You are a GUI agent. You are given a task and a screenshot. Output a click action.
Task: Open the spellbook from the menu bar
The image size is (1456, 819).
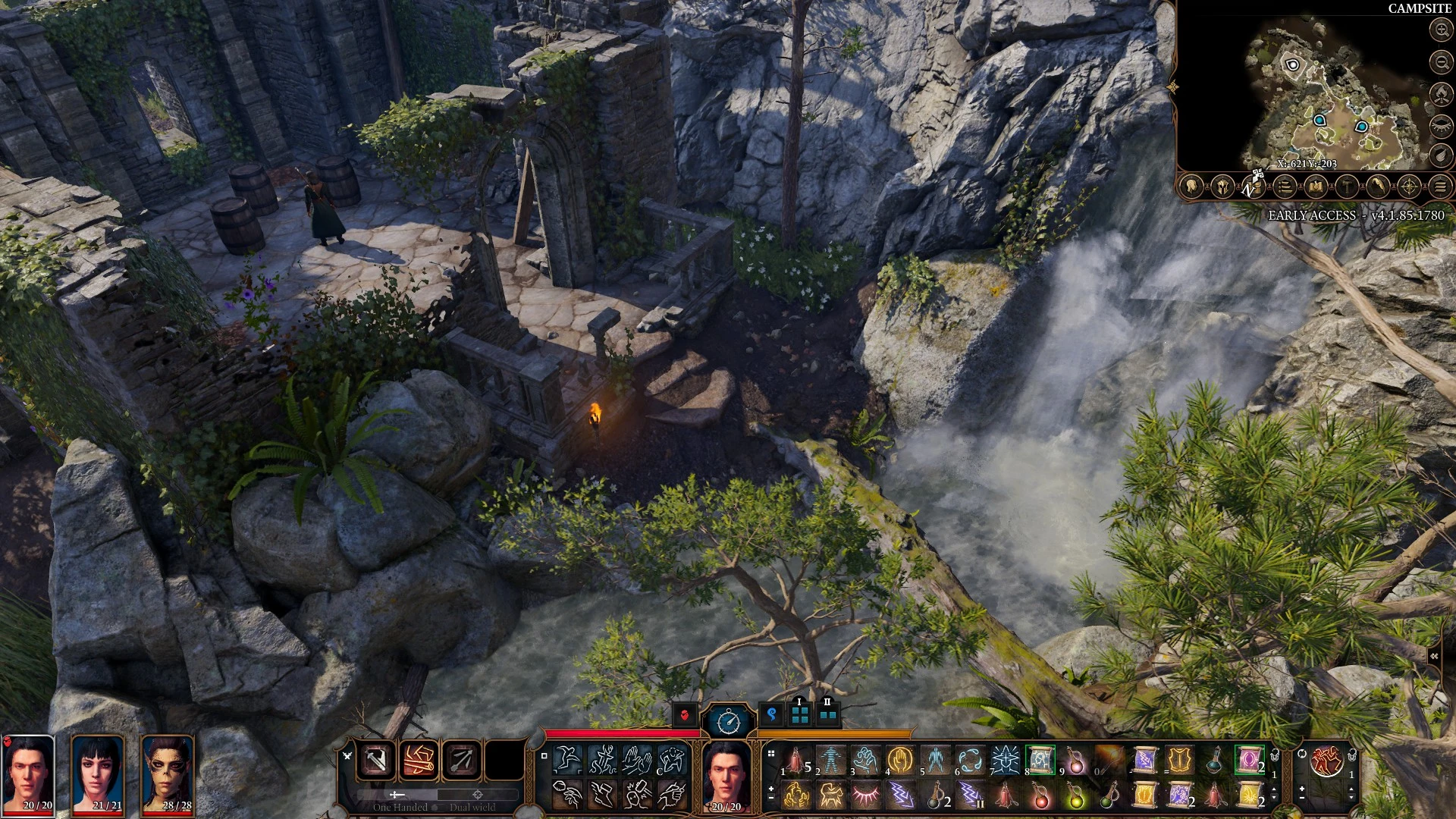click(x=1316, y=186)
